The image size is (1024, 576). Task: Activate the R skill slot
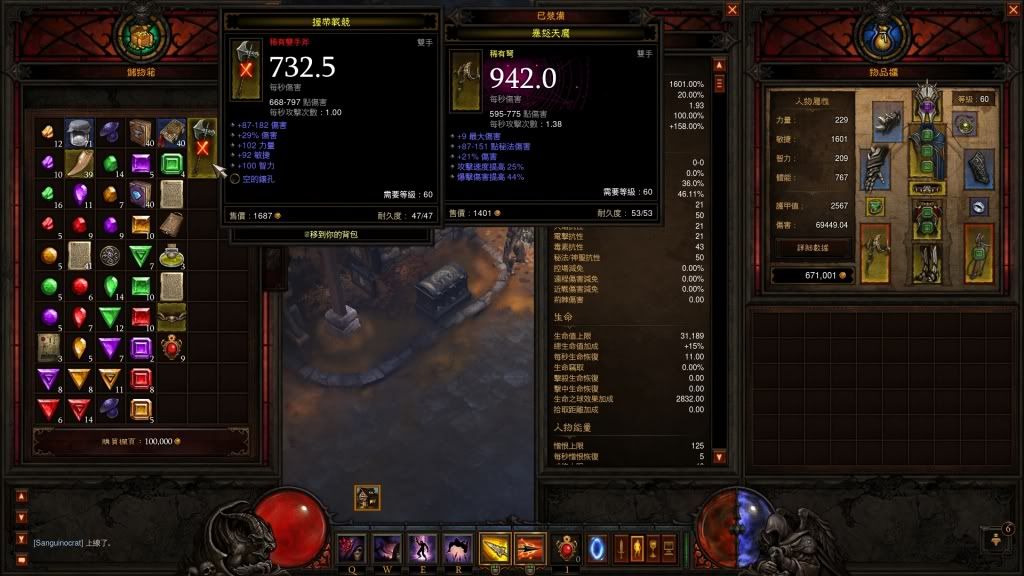458,548
